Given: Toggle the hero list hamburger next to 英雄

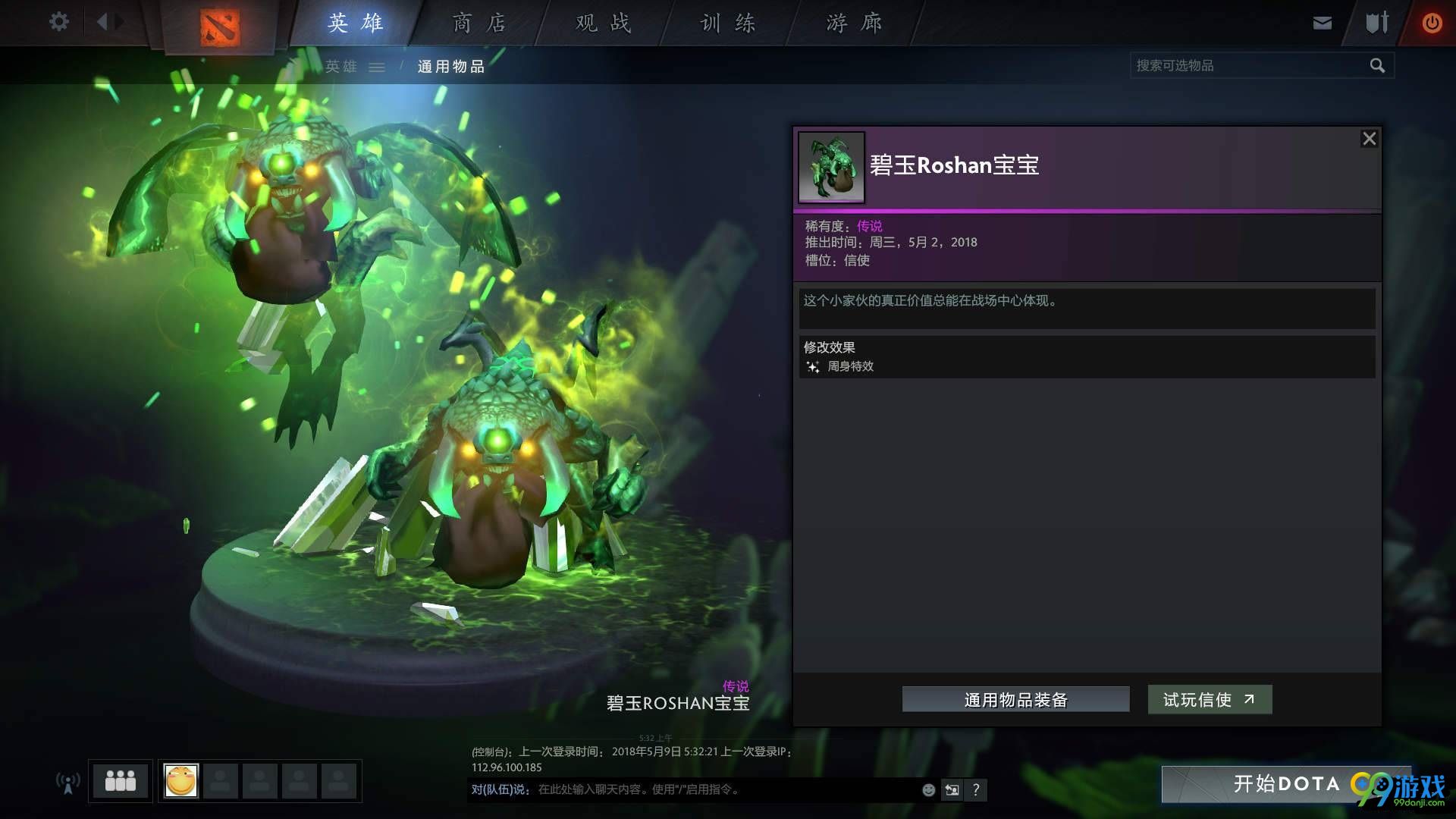Looking at the screenshot, I should (x=377, y=67).
